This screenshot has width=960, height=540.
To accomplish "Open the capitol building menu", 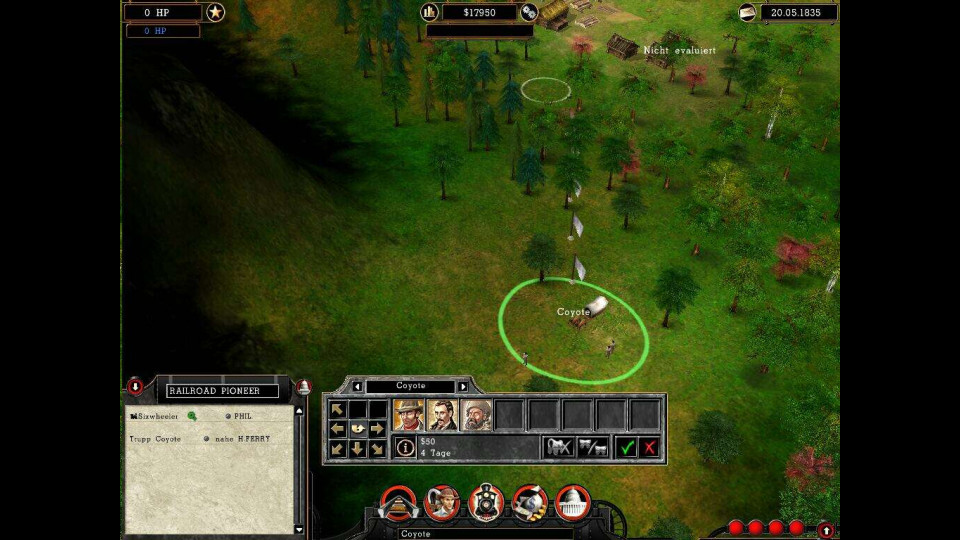I will (573, 502).
